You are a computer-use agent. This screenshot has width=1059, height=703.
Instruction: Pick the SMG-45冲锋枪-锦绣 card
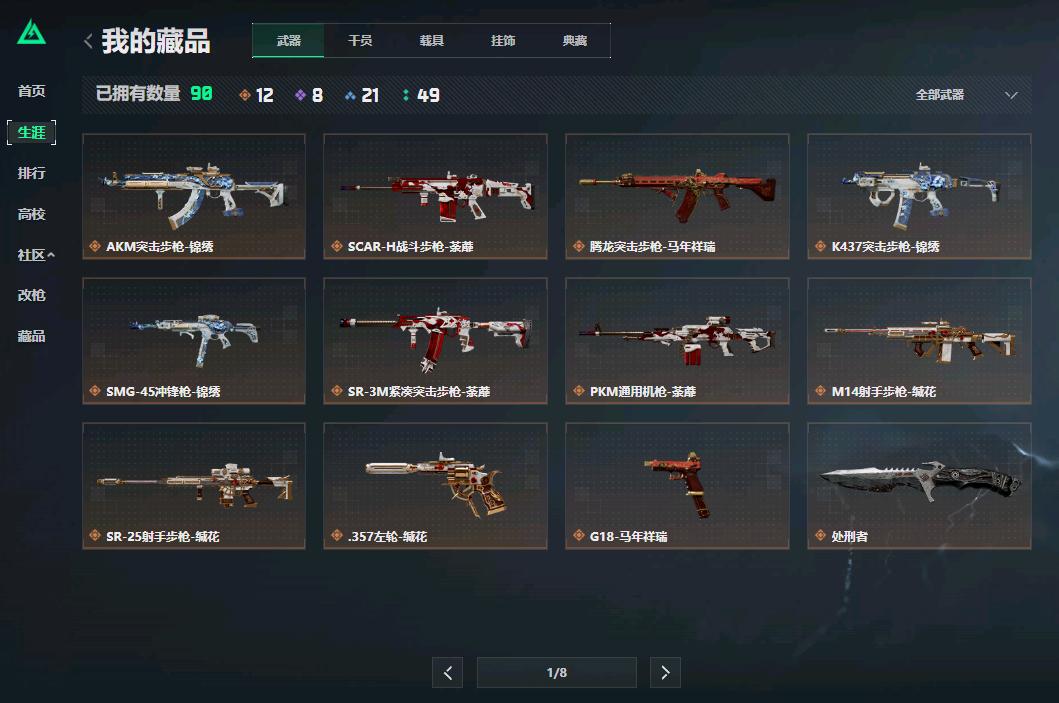coord(194,341)
